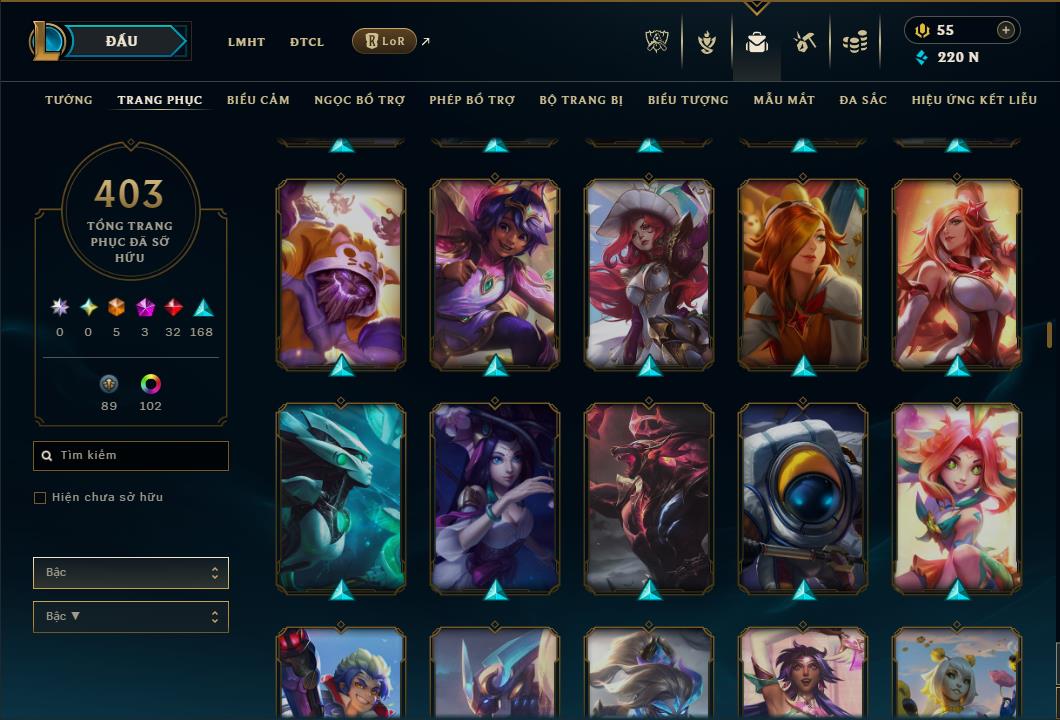Open the PHÉP BỔ TRỢ tab
The width and height of the screenshot is (1060, 720).
click(472, 100)
